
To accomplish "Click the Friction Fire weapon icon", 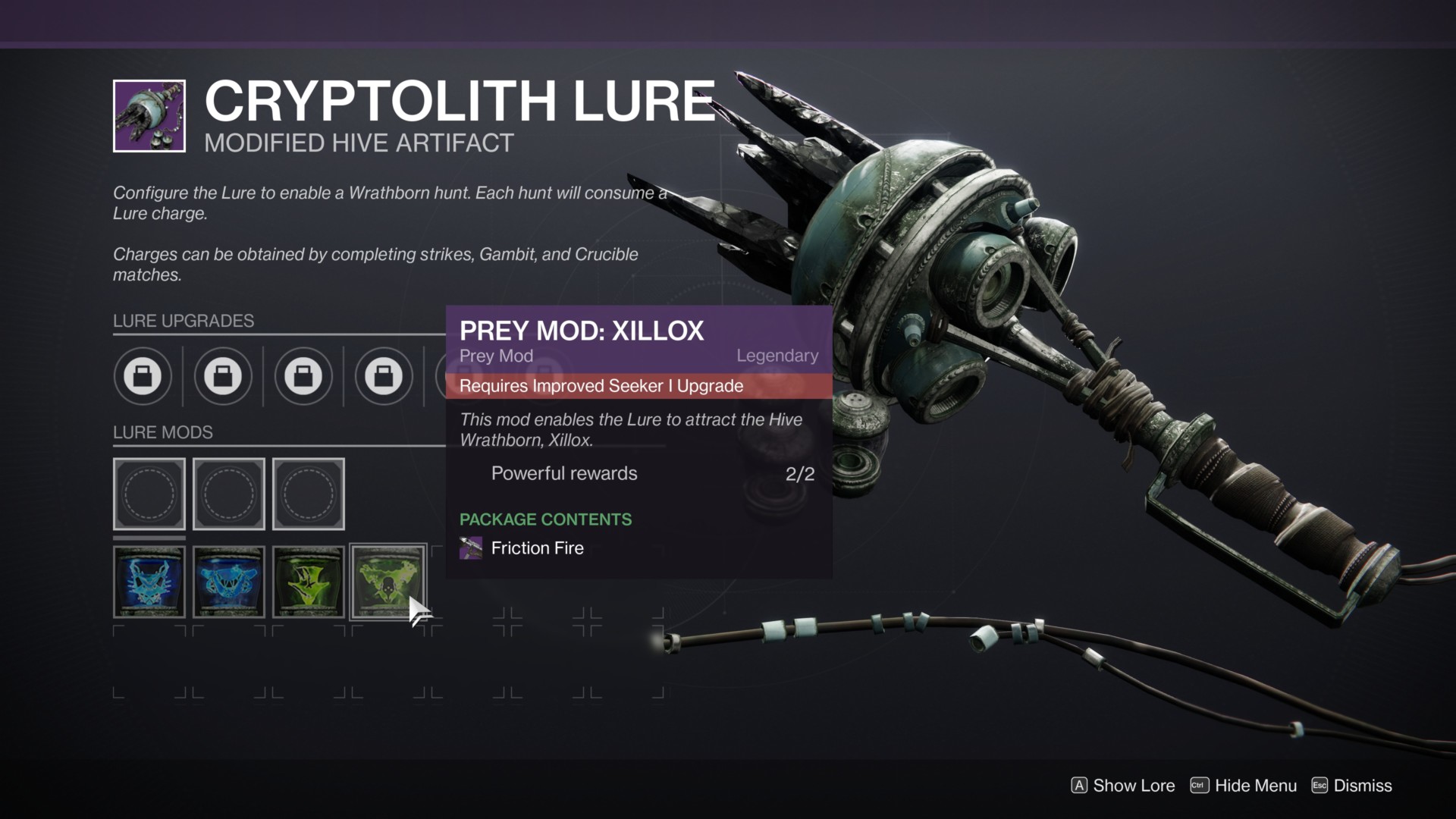I will pos(471,548).
